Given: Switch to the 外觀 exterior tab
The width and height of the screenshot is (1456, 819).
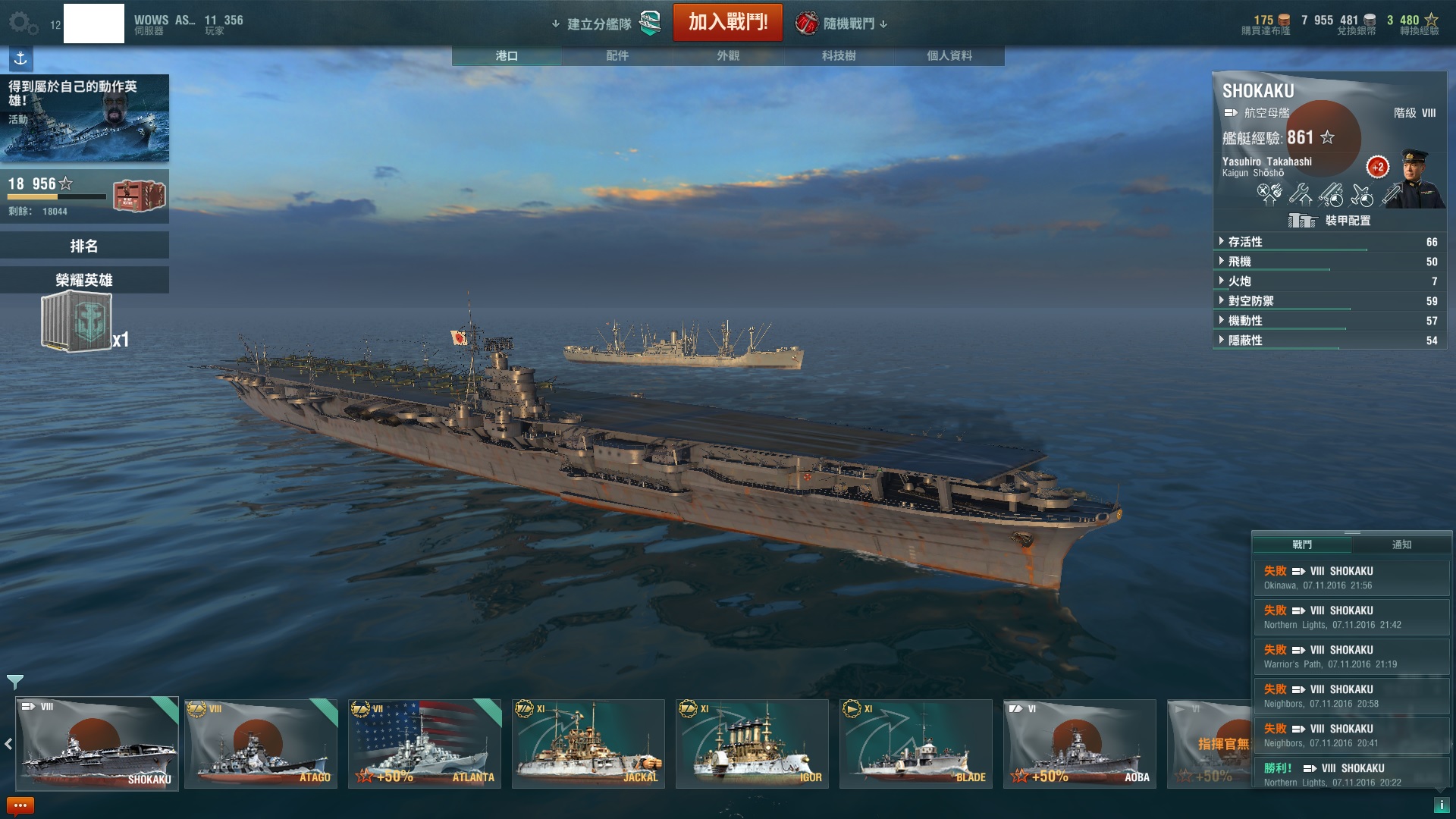Looking at the screenshot, I should [727, 55].
